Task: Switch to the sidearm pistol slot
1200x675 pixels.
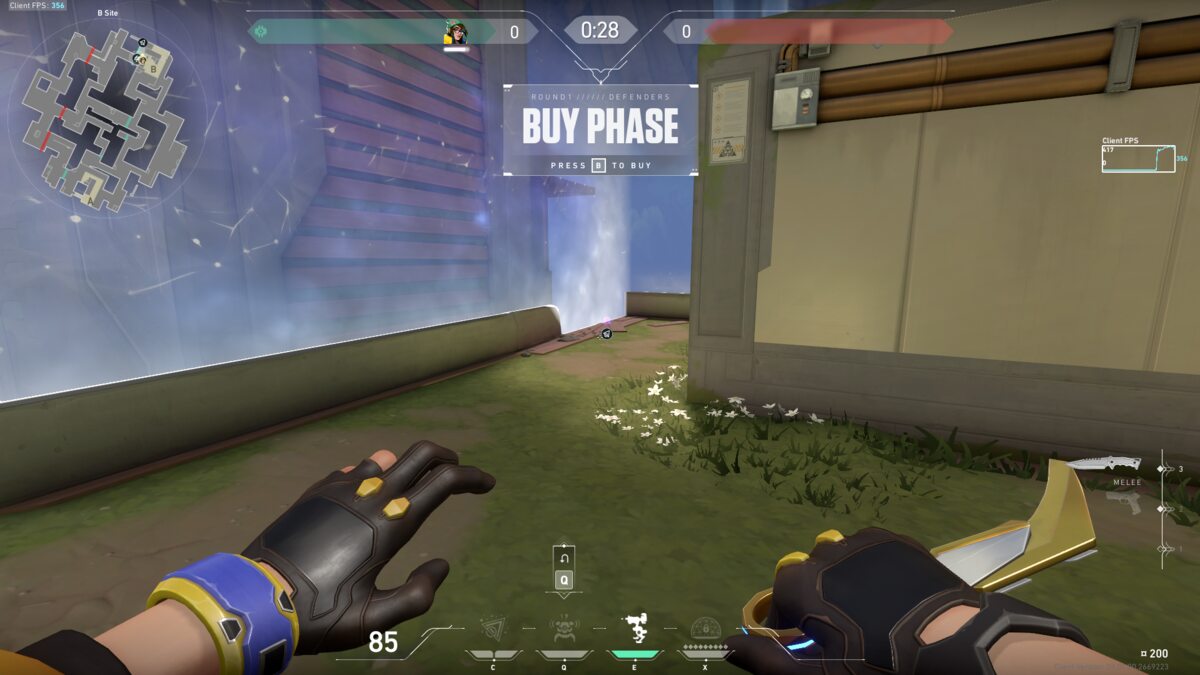Action: [1125, 505]
